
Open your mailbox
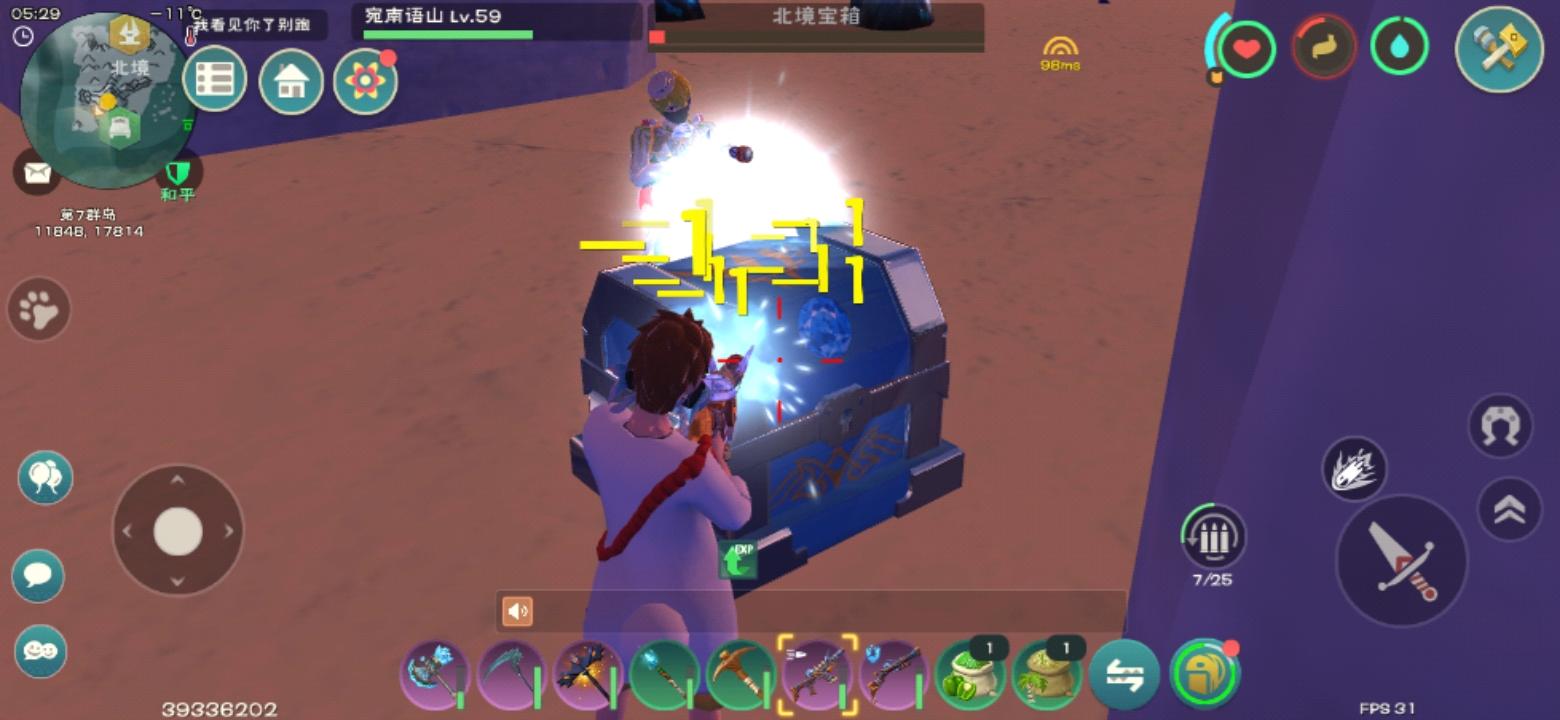tap(37, 172)
